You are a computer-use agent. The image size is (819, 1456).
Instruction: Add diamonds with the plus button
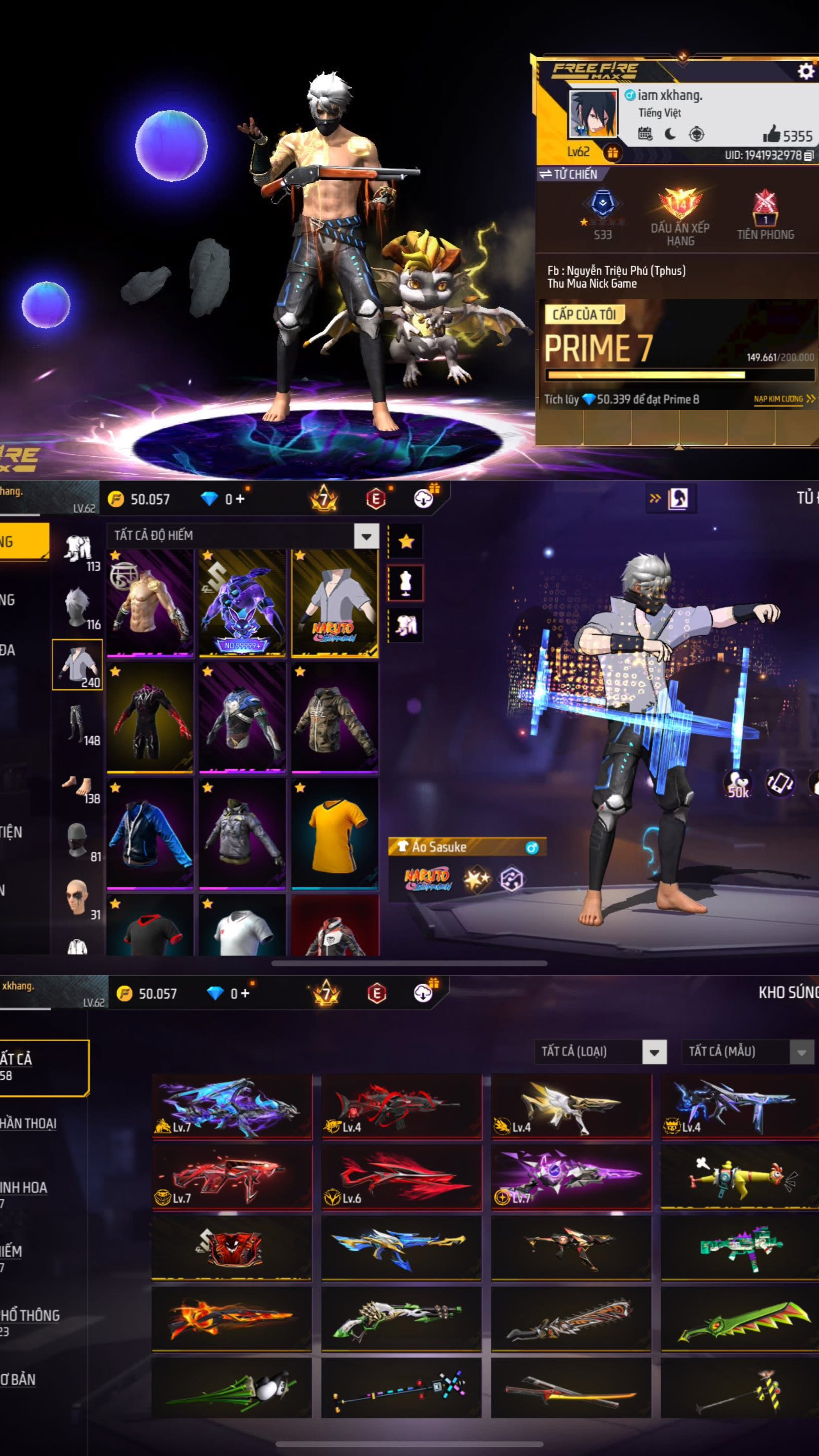(240, 499)
